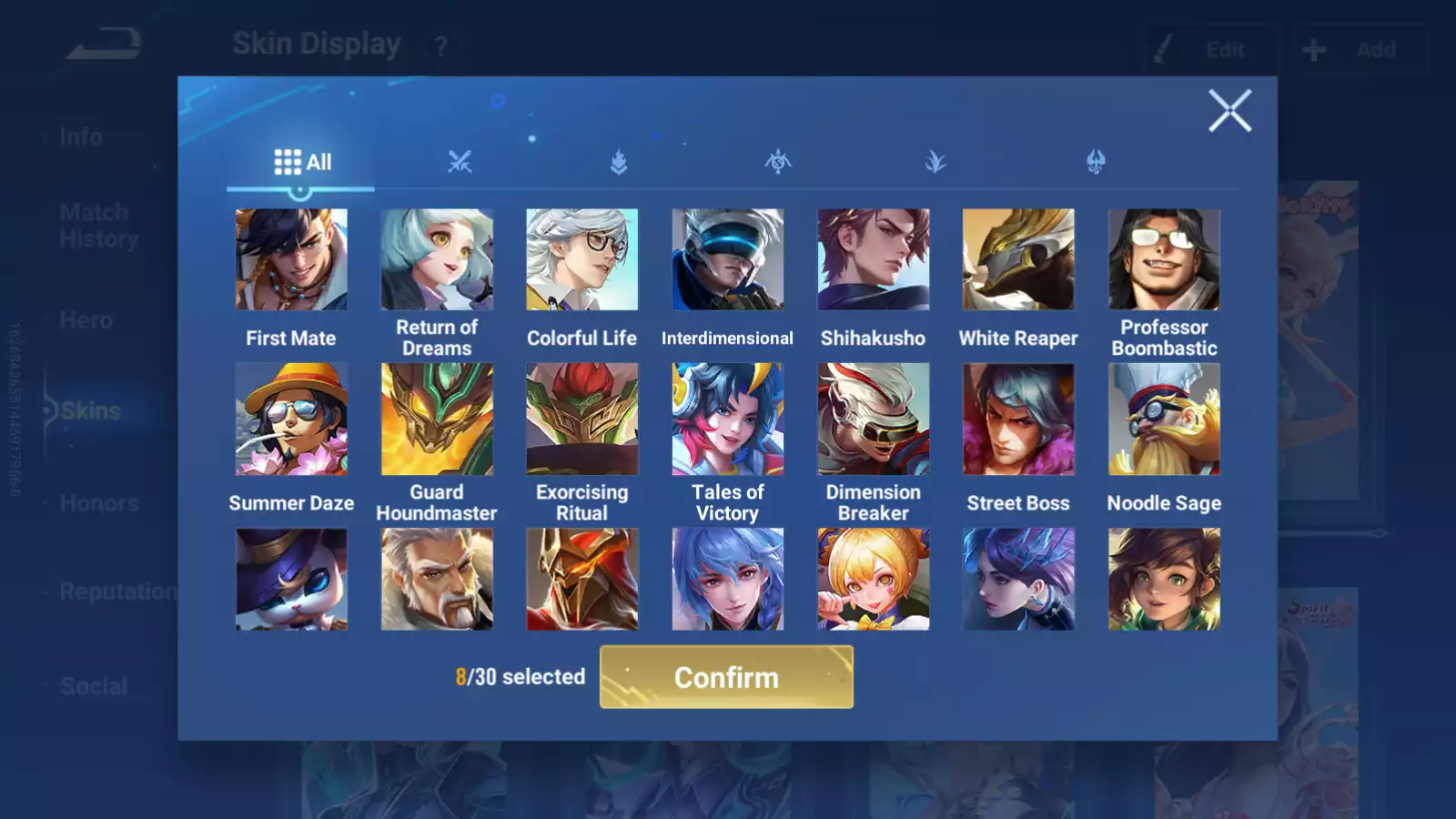Deselect the Shihakusho skin
Image resolution: width=1456 pixels, height=819 pixels.
873,259
